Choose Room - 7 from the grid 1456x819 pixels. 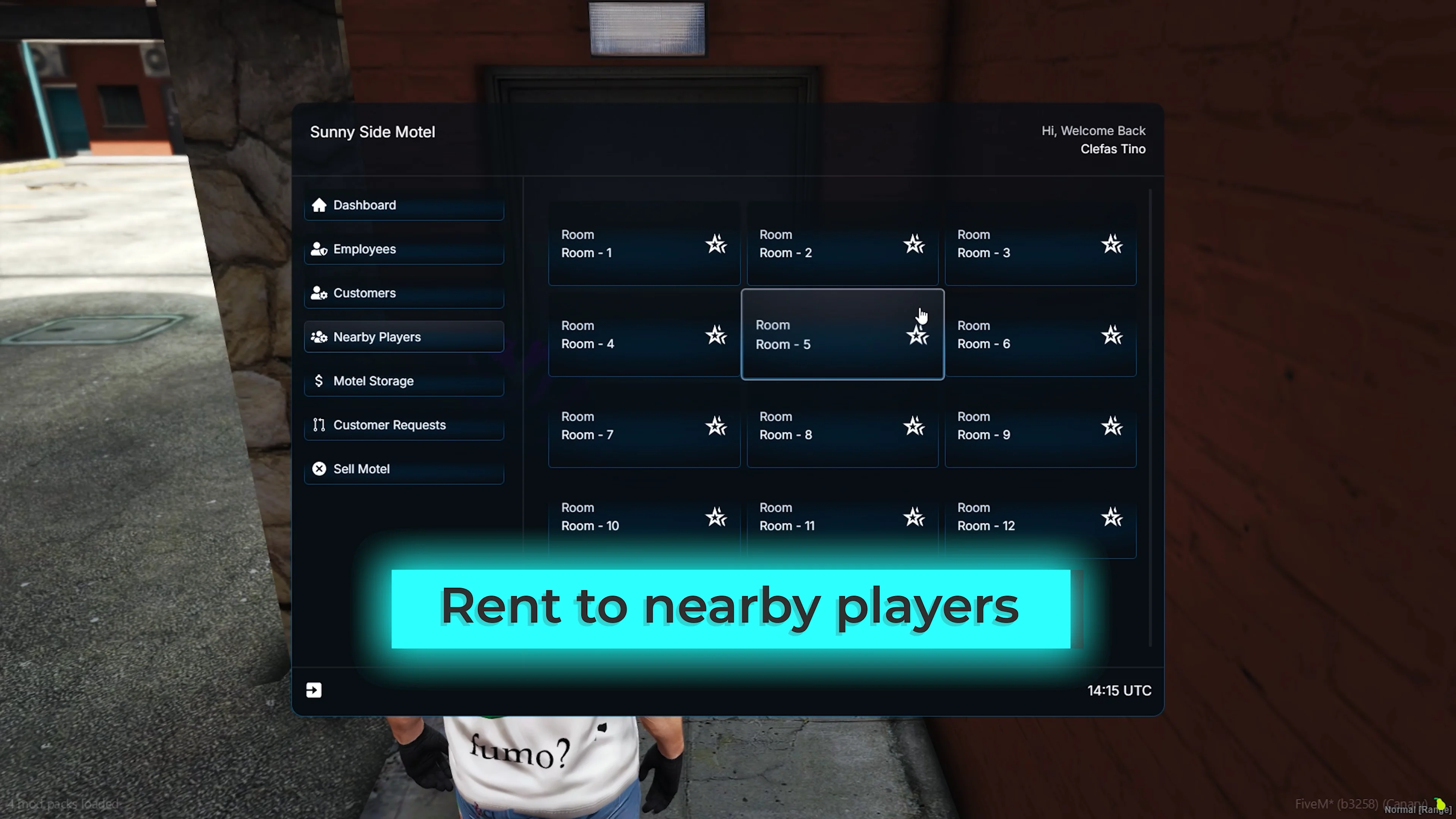pos(644,426)
